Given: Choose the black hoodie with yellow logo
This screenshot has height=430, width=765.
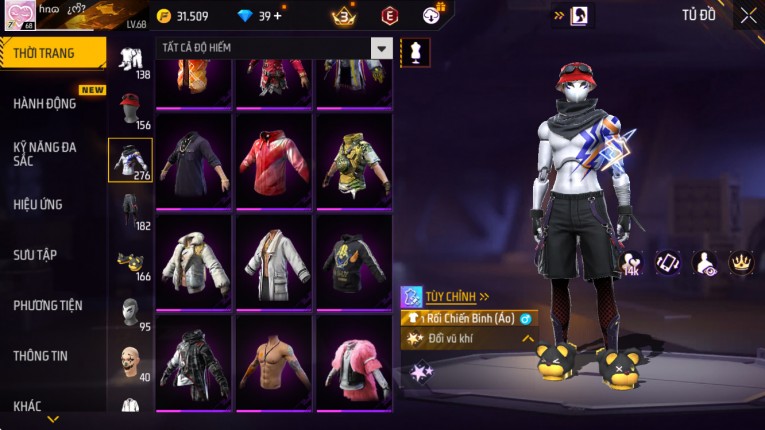Looking at the screenshot, I should (353, 261).
